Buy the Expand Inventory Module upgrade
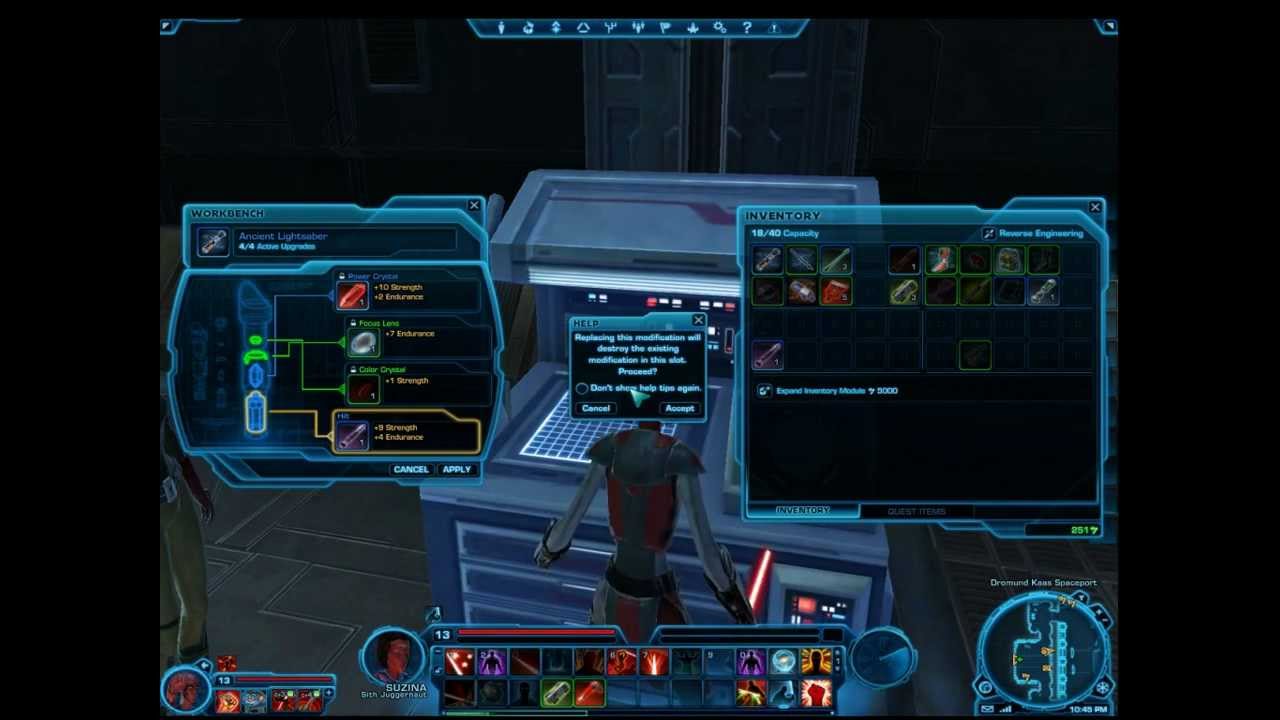Screen dimensions: 1280x720 830,391
